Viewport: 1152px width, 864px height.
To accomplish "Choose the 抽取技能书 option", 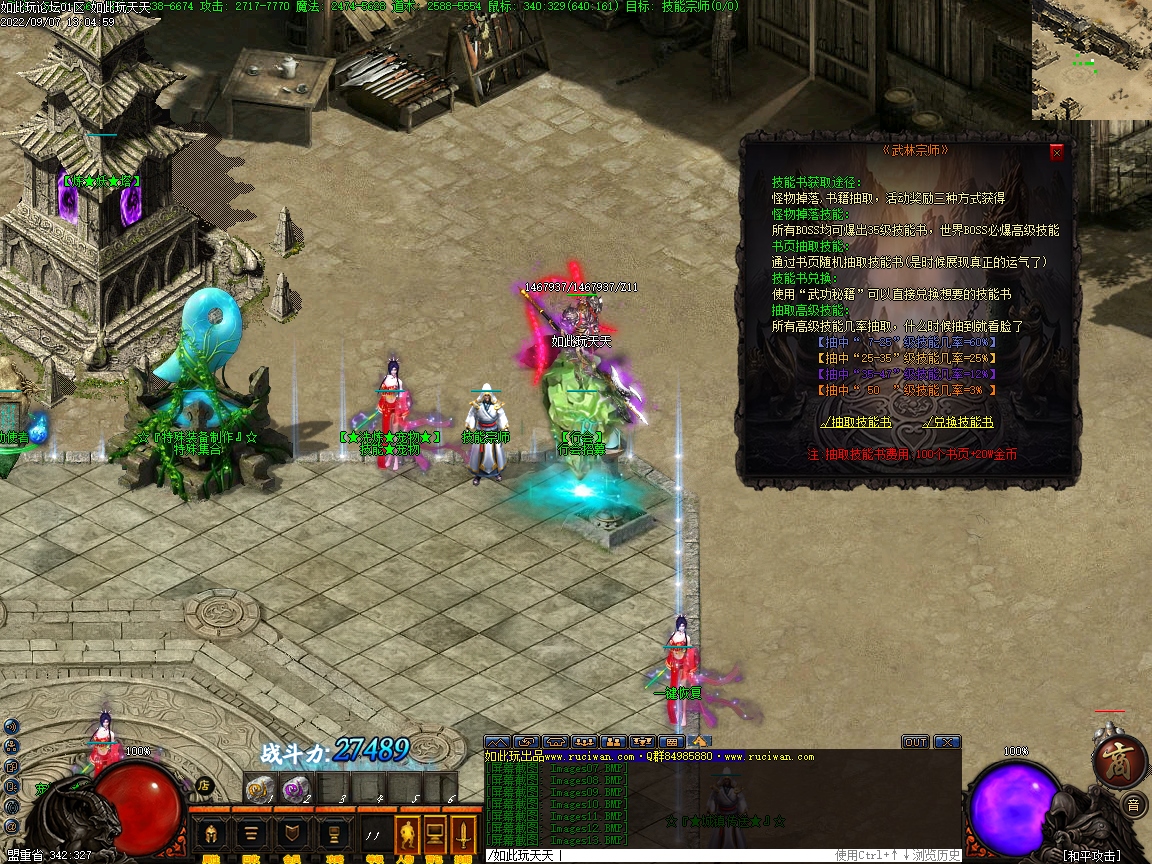I will [856, 422].
